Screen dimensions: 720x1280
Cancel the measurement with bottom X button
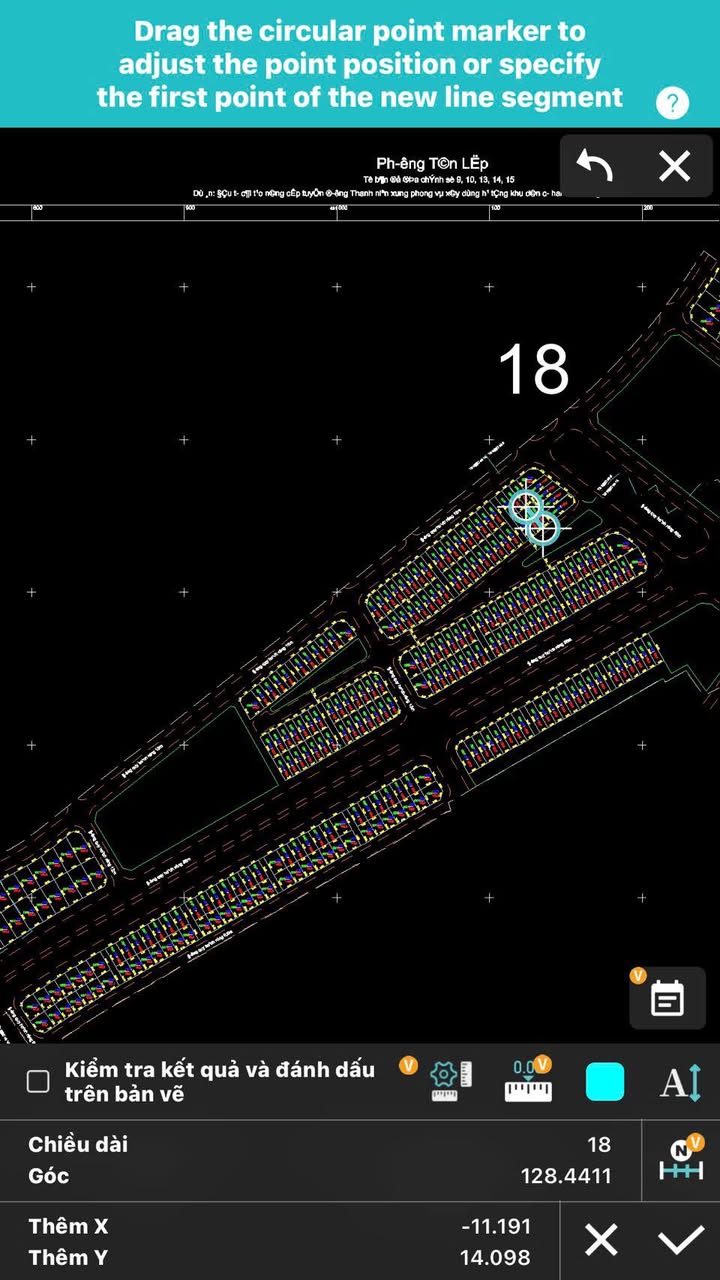tap(601, 1241)
